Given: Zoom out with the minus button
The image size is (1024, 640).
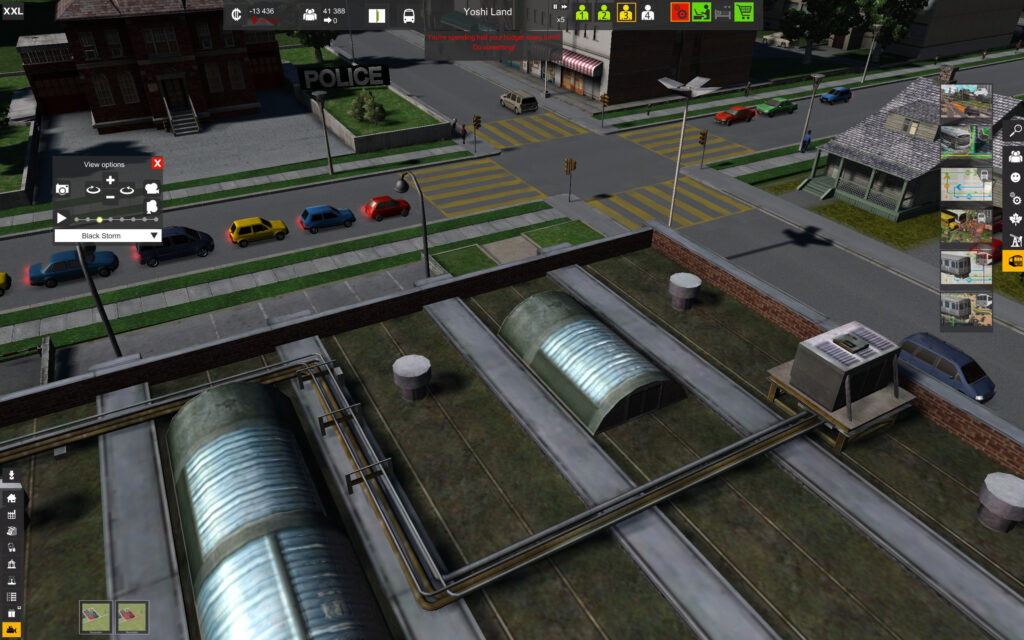Looking at the screenshot, I should tap(110, 197).
